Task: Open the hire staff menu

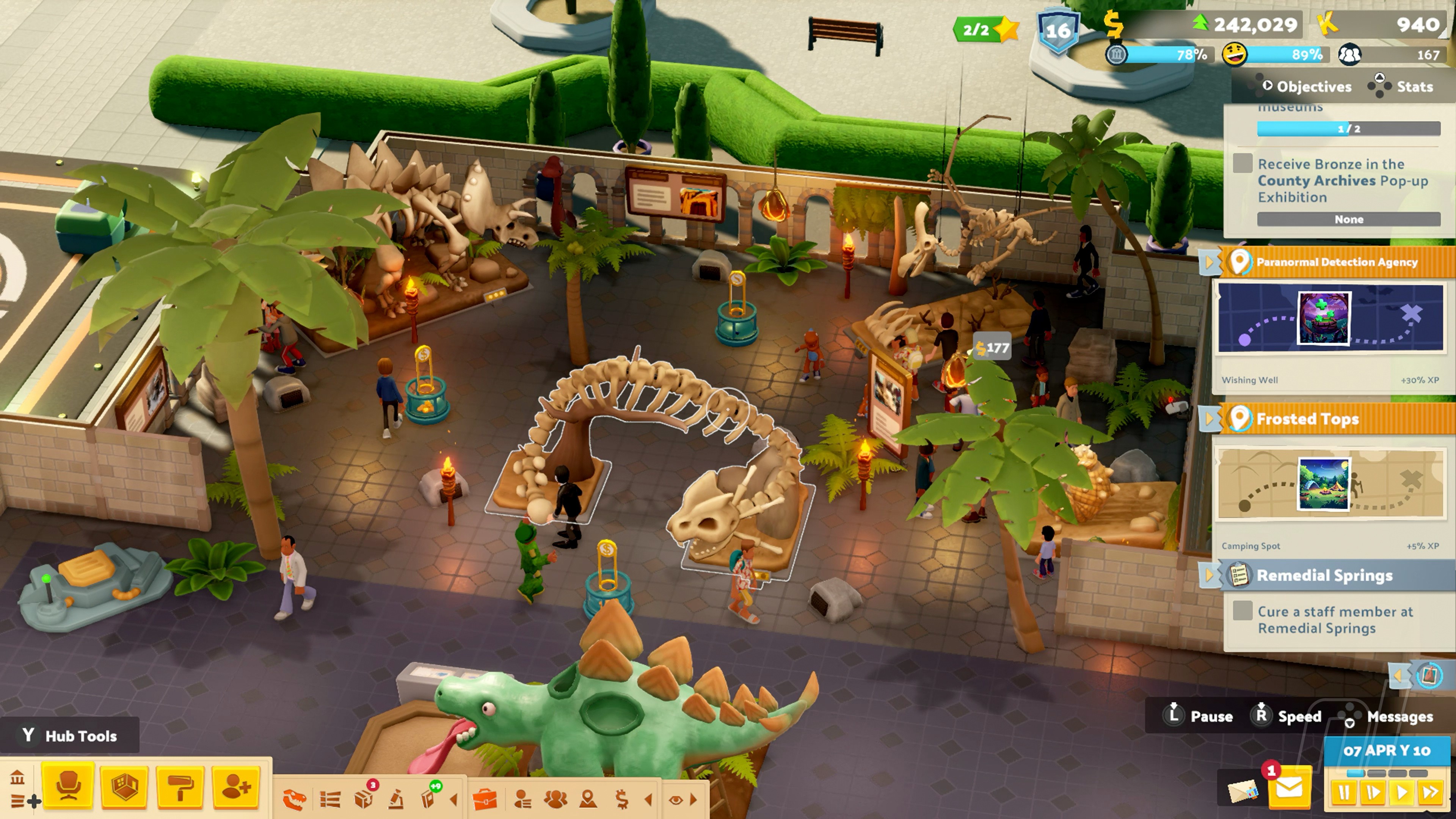Action: [x=236, y=787]
